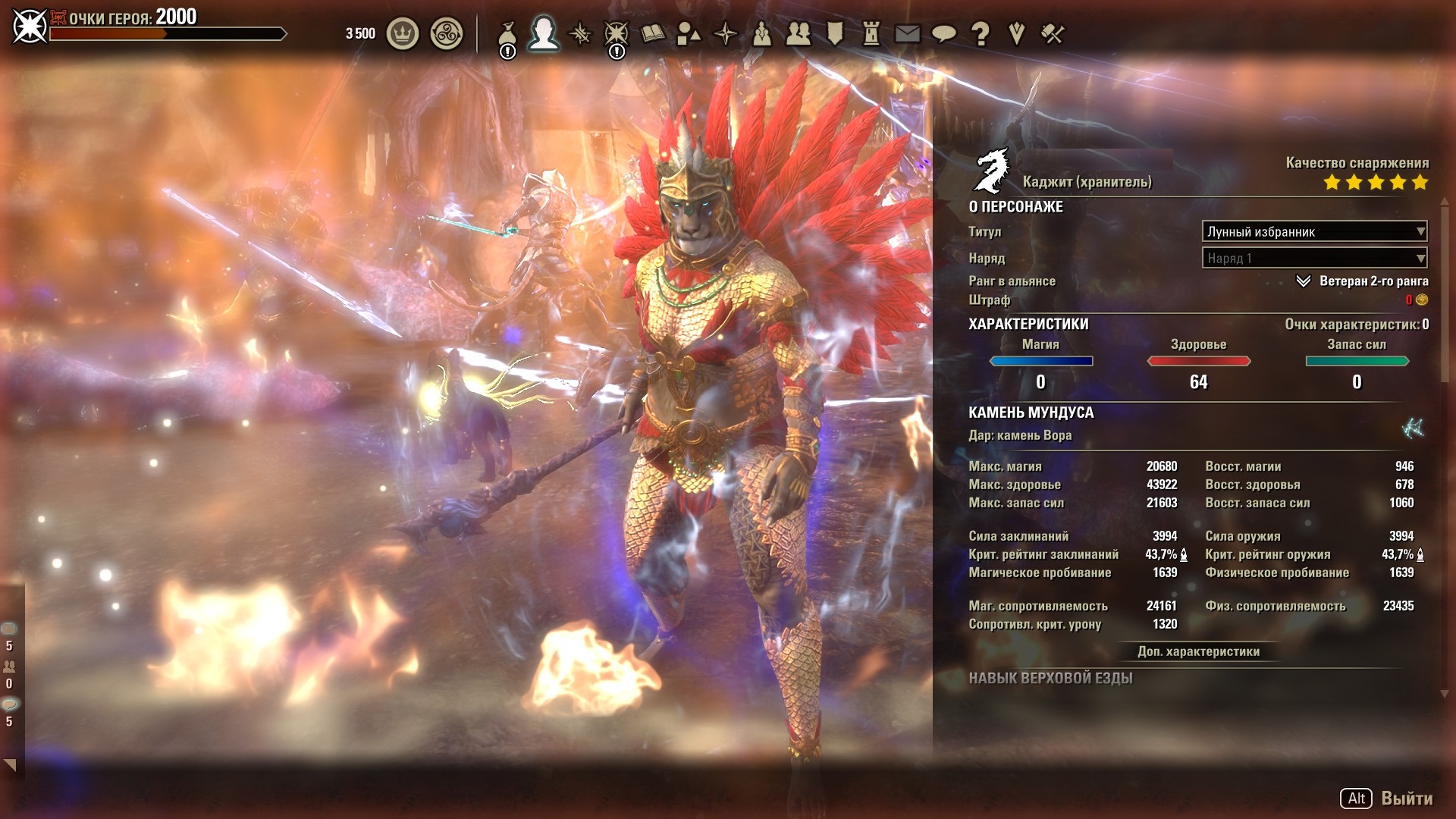Open "Доп. характеристики" advanced stats
The image size is (1456, 819).
(x=1198, y=651)
